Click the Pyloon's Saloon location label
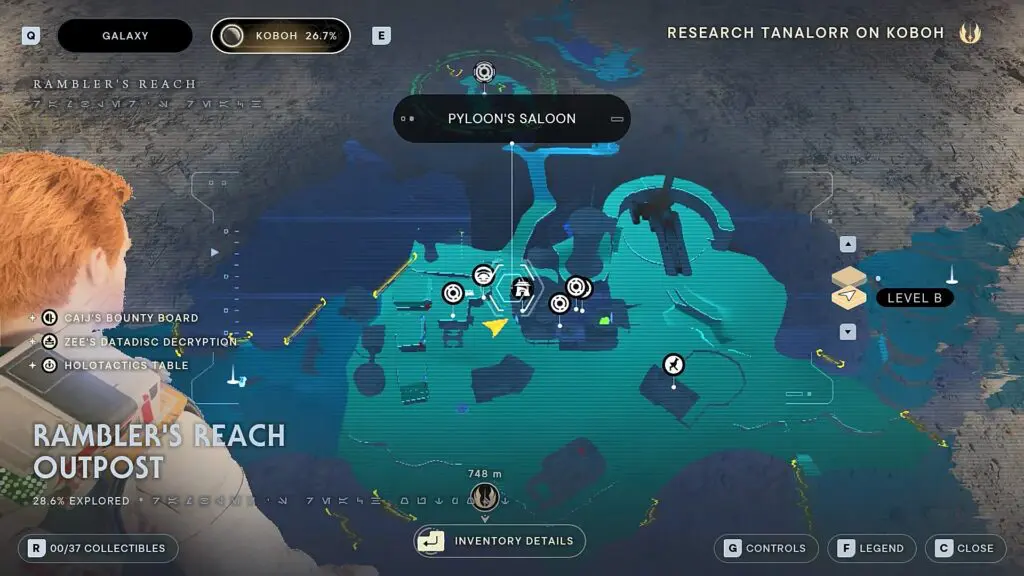 click(x=512, y=119)
